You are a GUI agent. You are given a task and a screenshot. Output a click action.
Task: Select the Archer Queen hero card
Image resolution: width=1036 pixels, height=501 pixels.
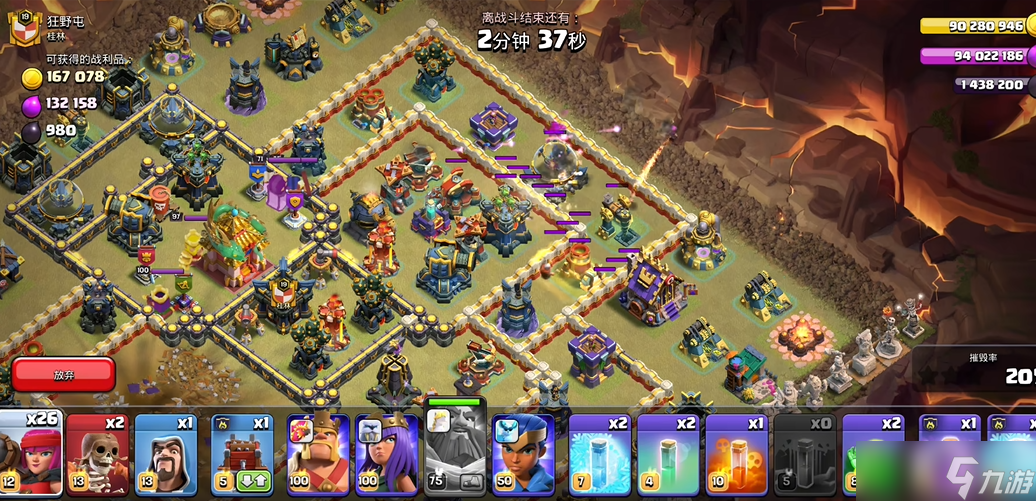click(x=386, y=453)
